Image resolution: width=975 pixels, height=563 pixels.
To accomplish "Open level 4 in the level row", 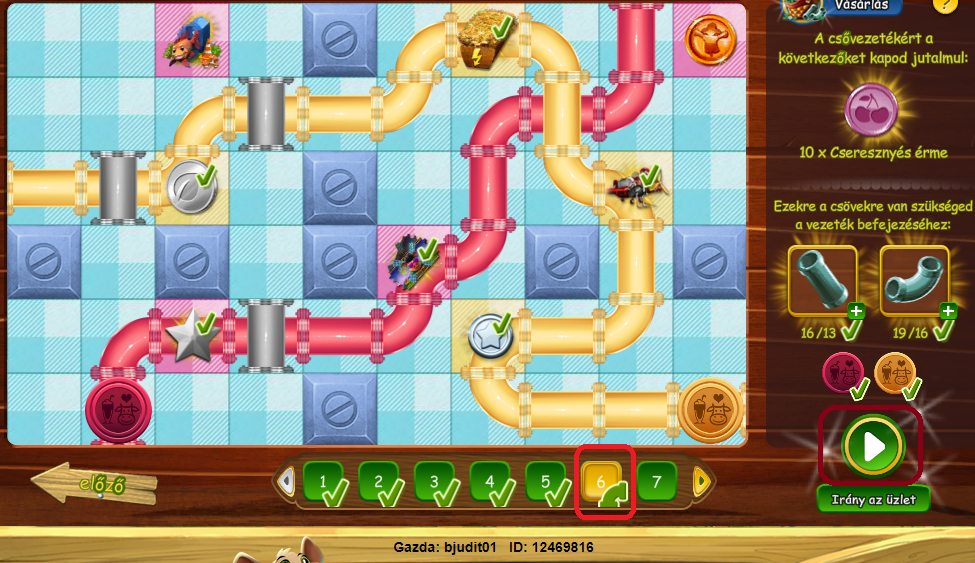I will coord(490,481).
